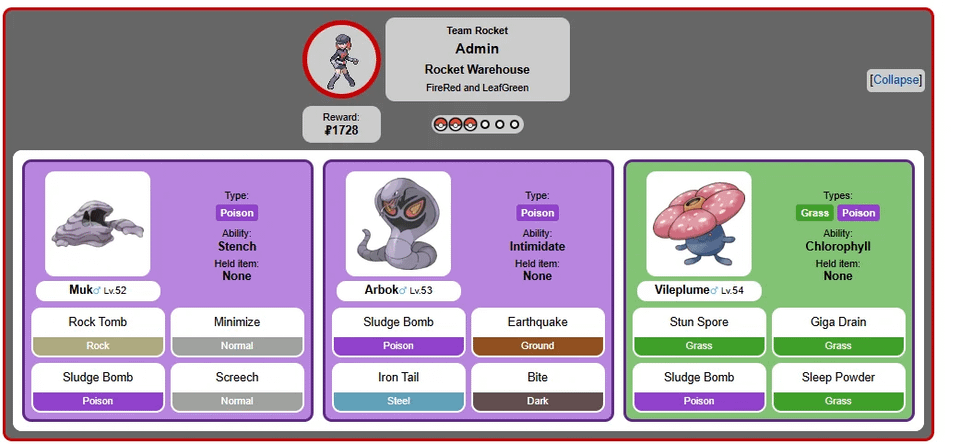Open the Vileplume name link
The image size is (960, 444).
click(x=680, y=290)
